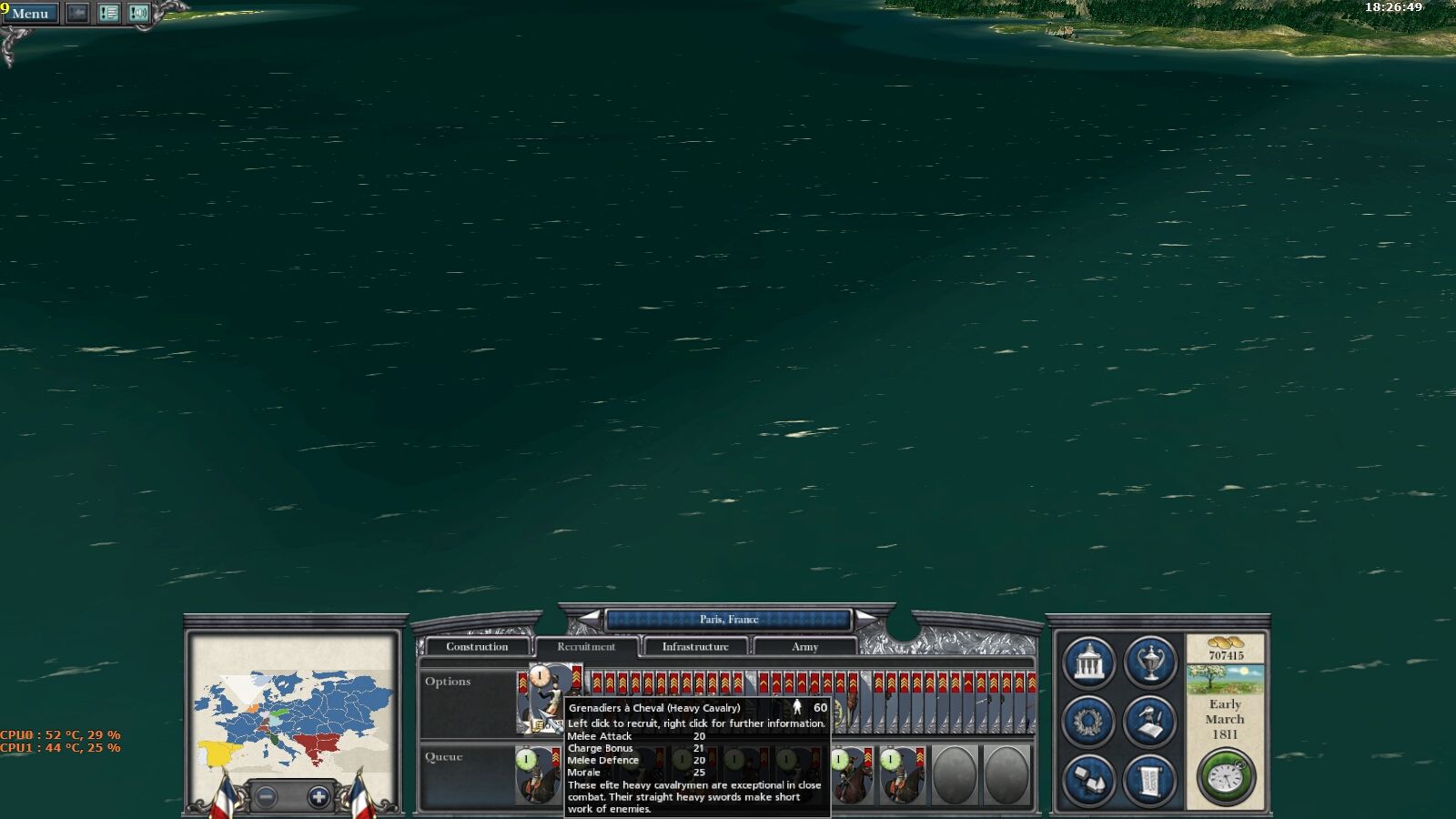The height and width of the screenshot is (819, 1456).
Task: Toggle the event sound alert button
Action: [138, 13]
